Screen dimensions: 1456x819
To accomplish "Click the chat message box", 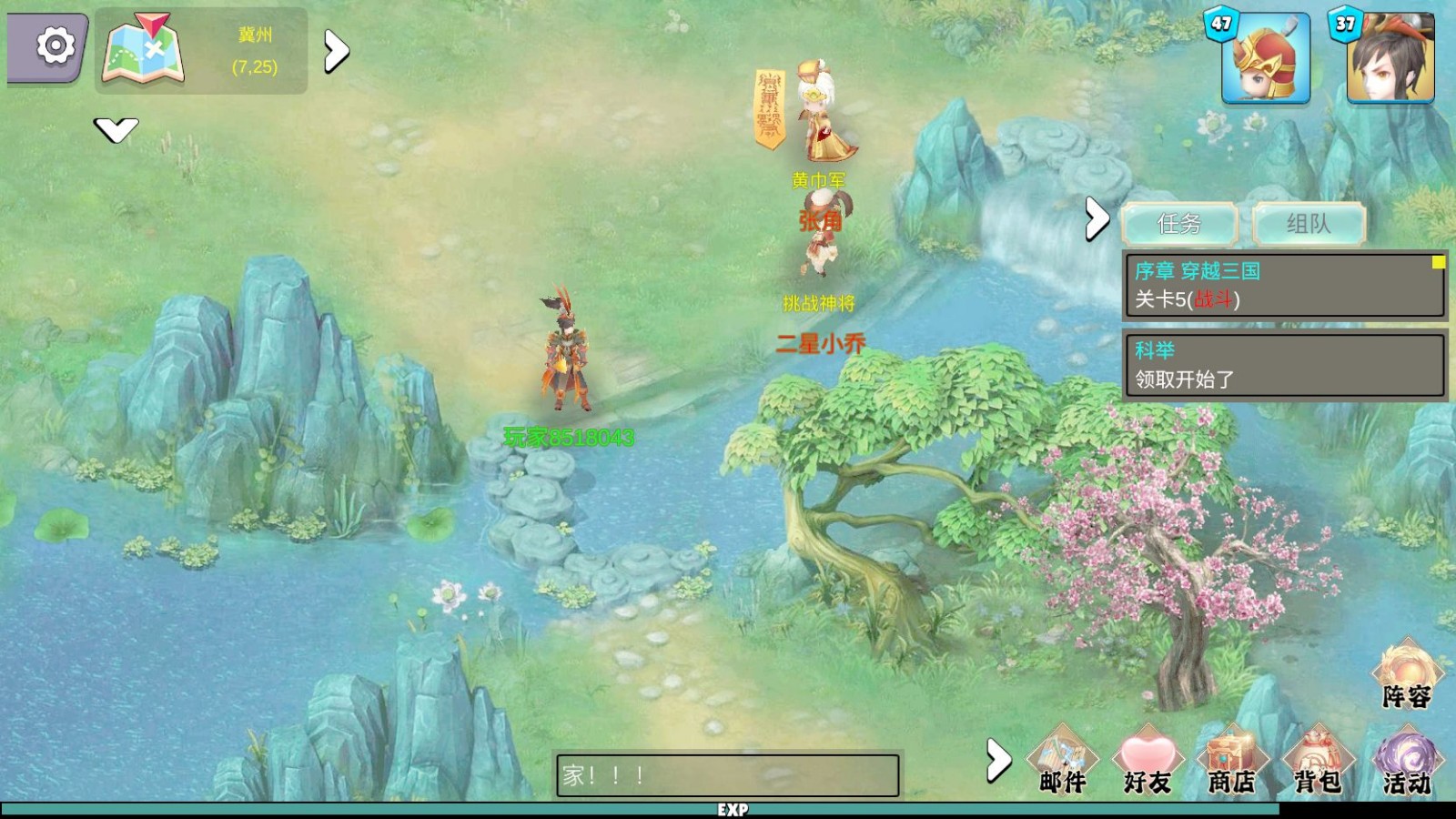I will coord(727,775).
